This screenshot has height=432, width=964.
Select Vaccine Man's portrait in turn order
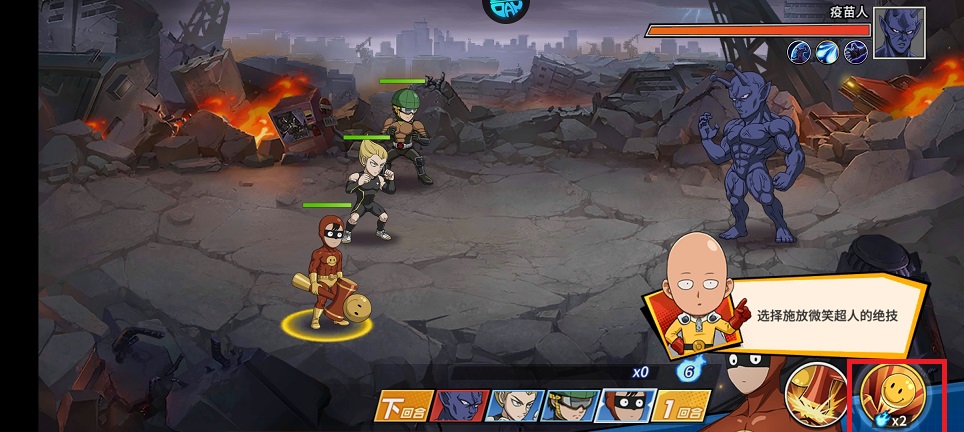461,406
